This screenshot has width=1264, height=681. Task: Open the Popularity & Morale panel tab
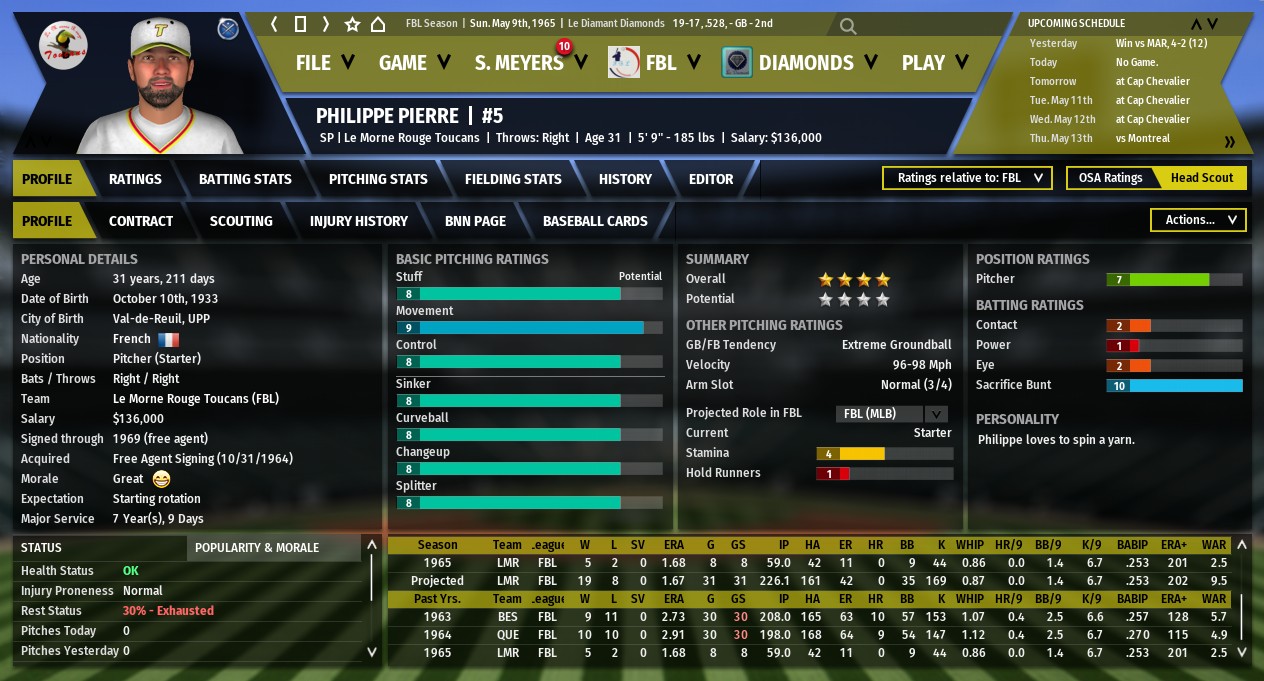point(257,548)
